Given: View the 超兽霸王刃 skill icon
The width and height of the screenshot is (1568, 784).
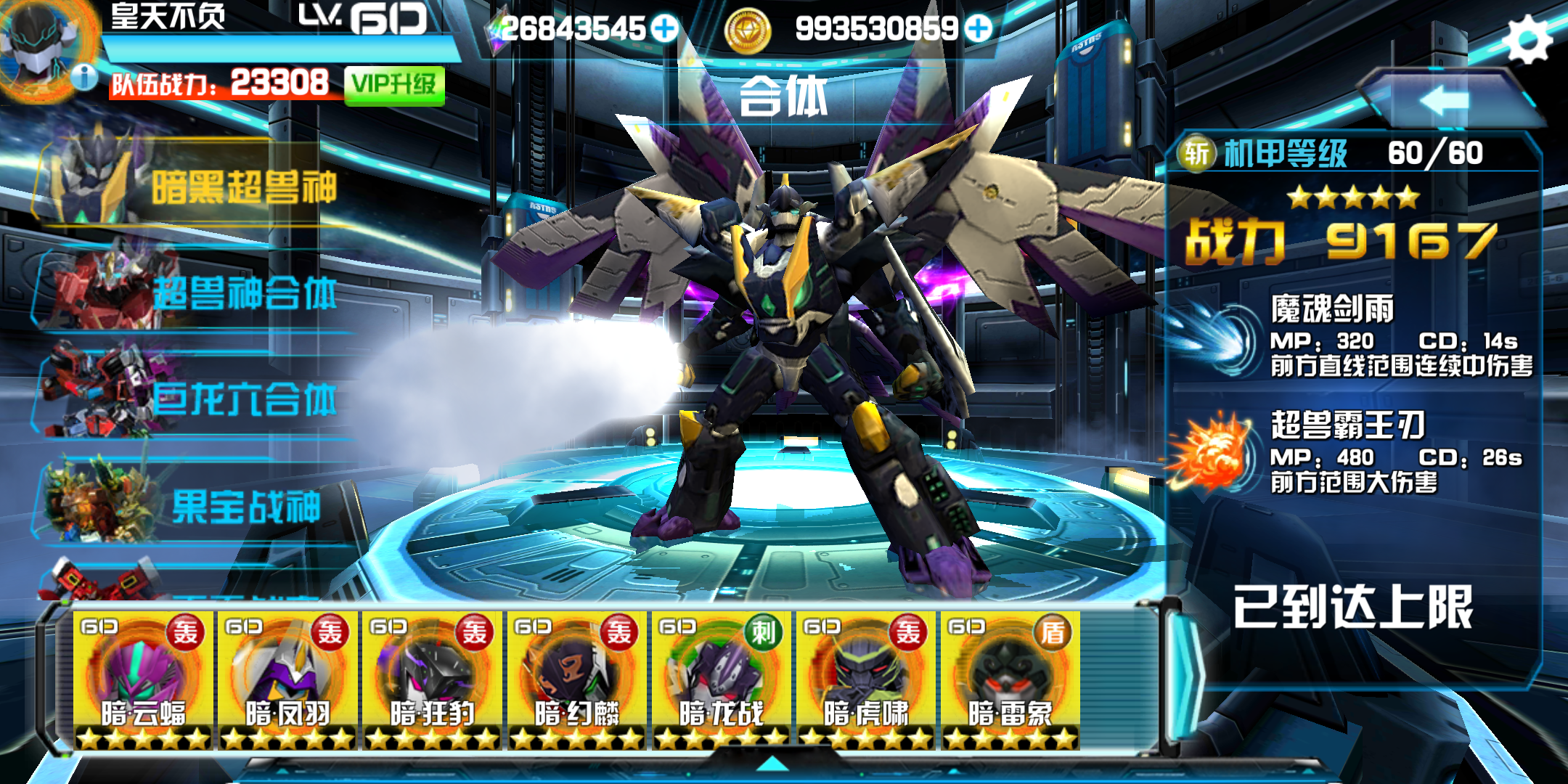Looking at the screenshot, I should click(x=1214, y=454).
